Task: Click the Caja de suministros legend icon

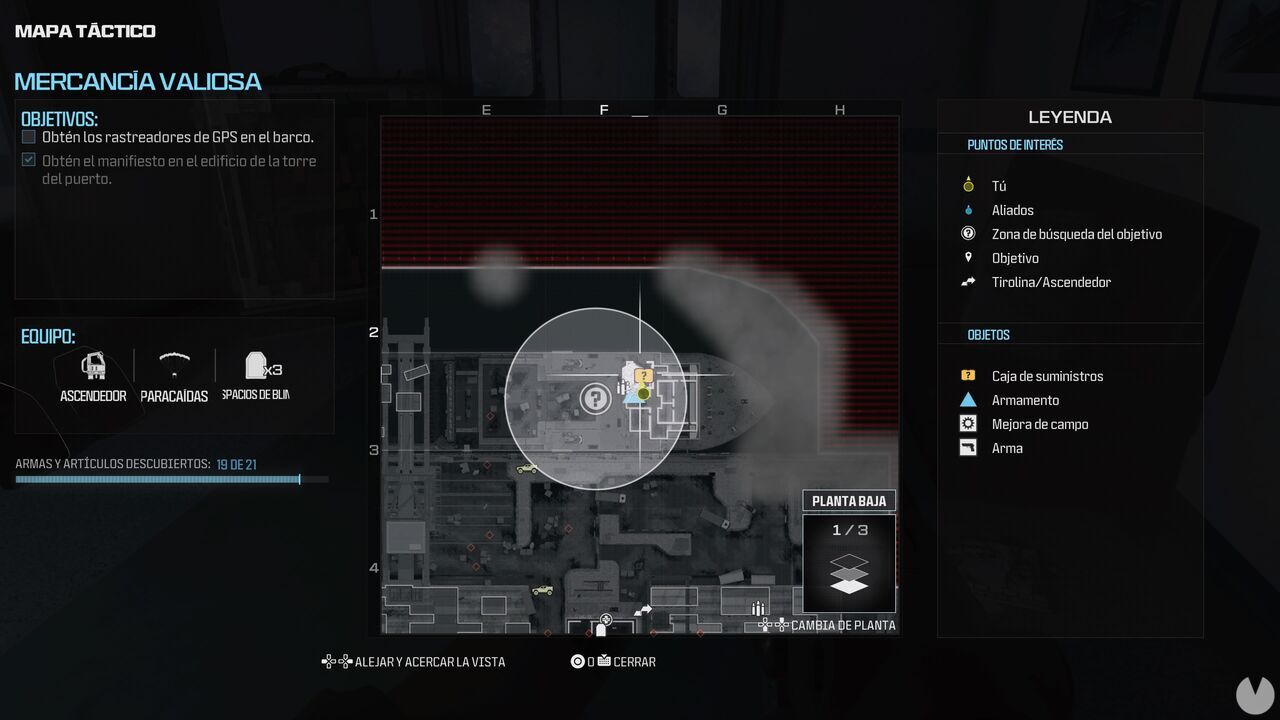Action: (x=966, y=375)
